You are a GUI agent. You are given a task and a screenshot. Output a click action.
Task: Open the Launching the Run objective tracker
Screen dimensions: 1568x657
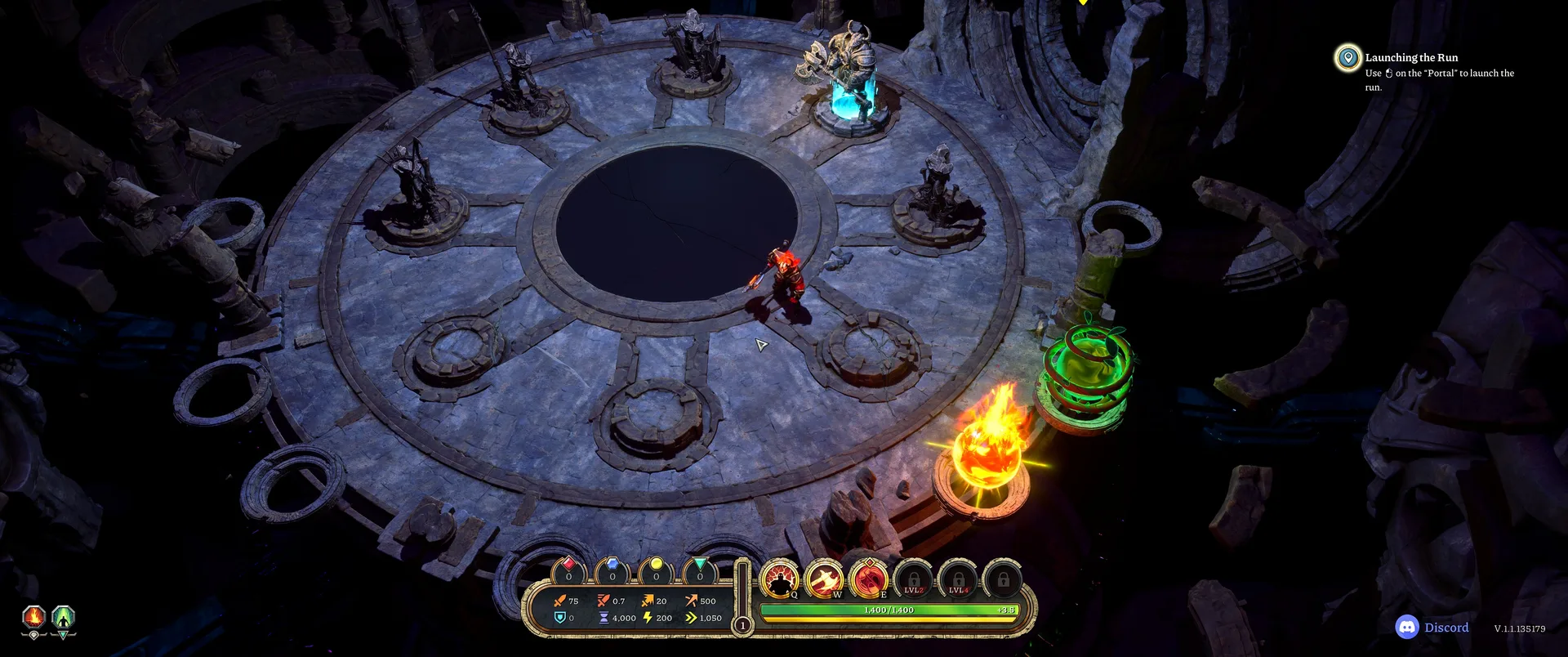pos(1411,58)
